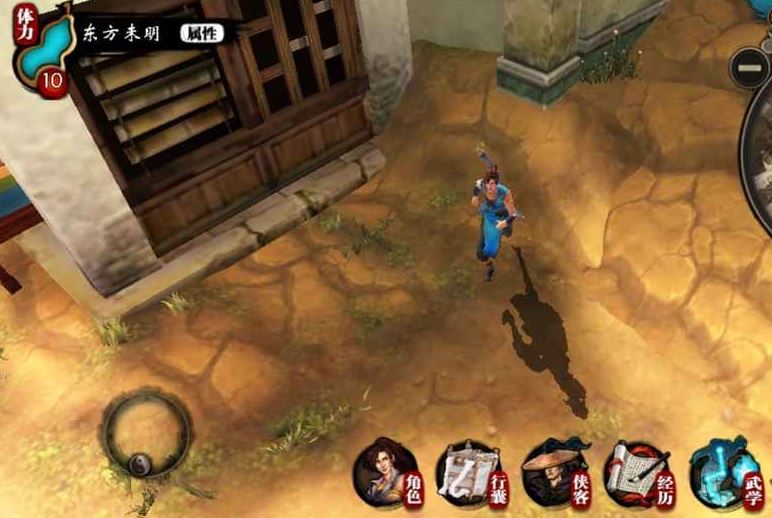Click the minimap minus zoom button
This screenshot has height=518, width=772.
tap(749, 69)
